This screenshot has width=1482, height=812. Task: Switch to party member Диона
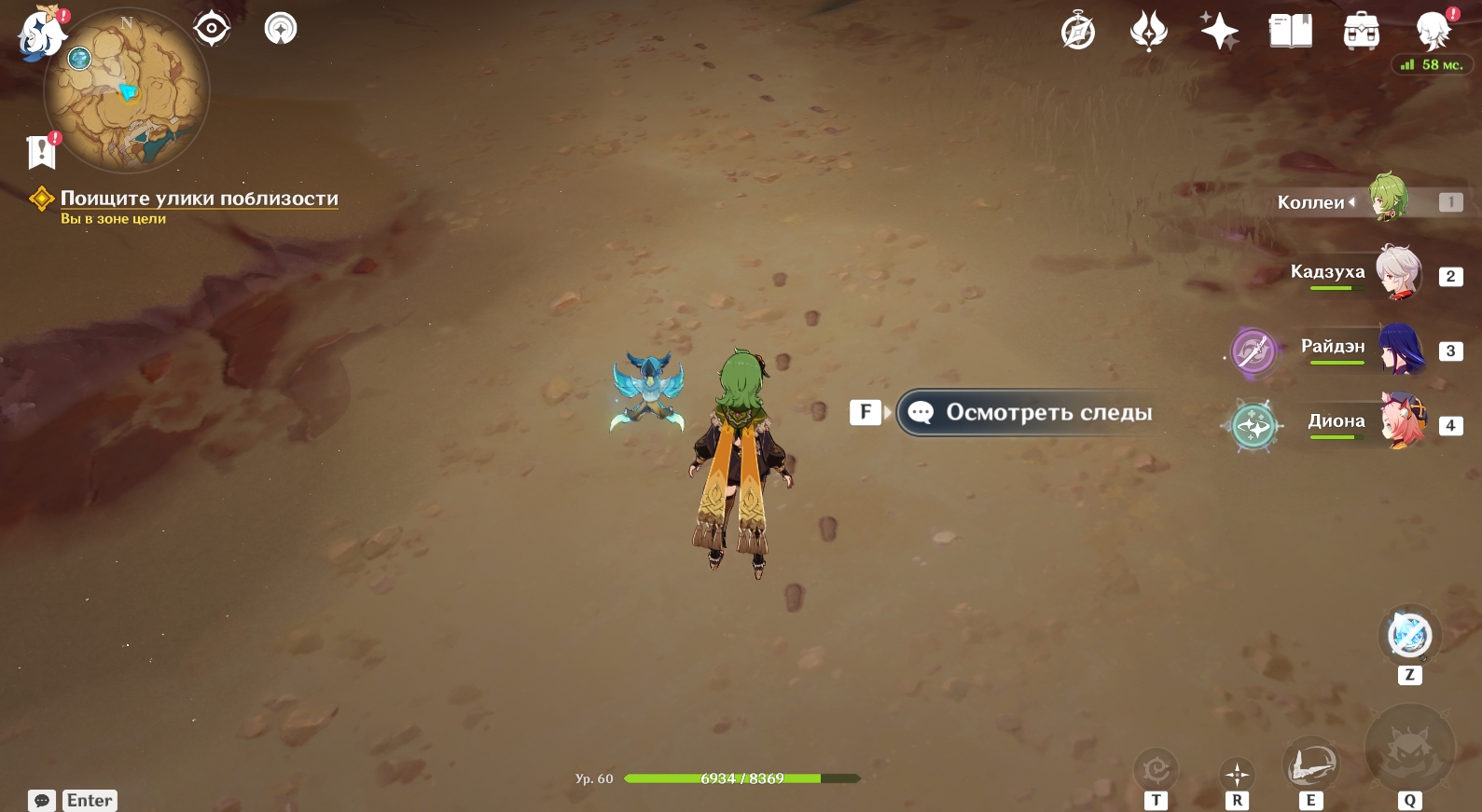(x=1402, y=421)
